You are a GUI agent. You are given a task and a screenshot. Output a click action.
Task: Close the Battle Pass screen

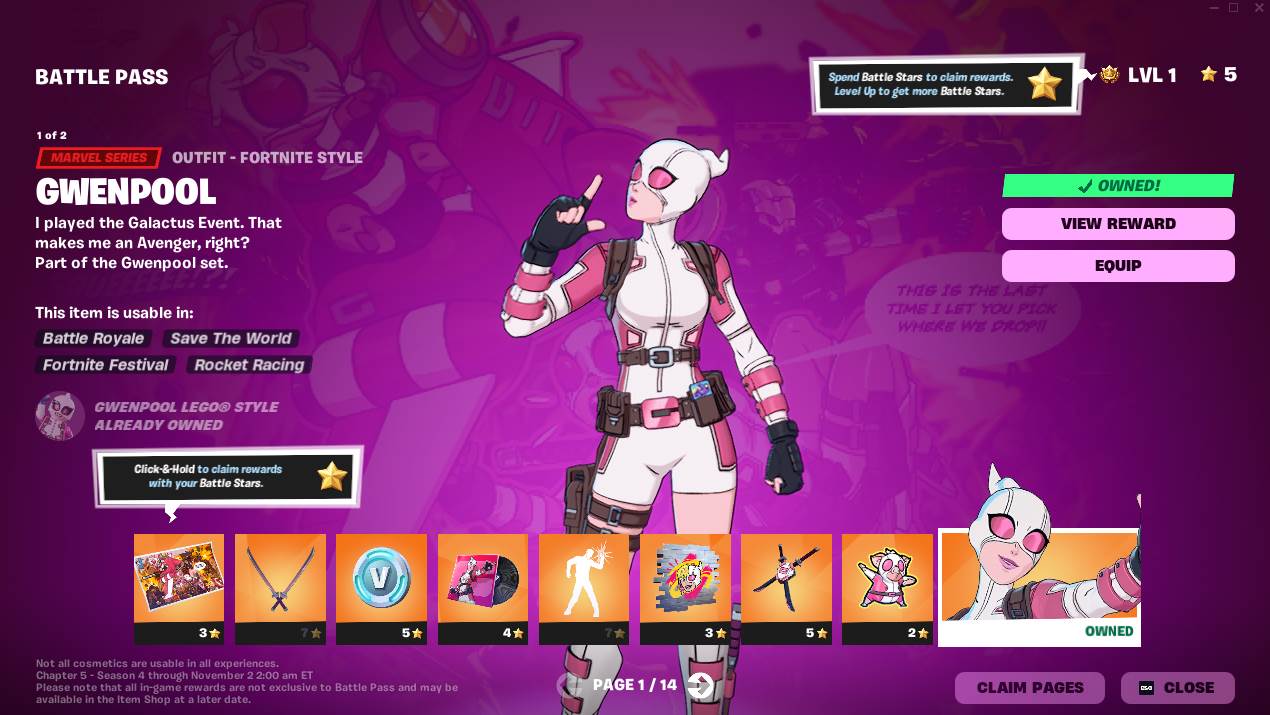[1177, 688]
